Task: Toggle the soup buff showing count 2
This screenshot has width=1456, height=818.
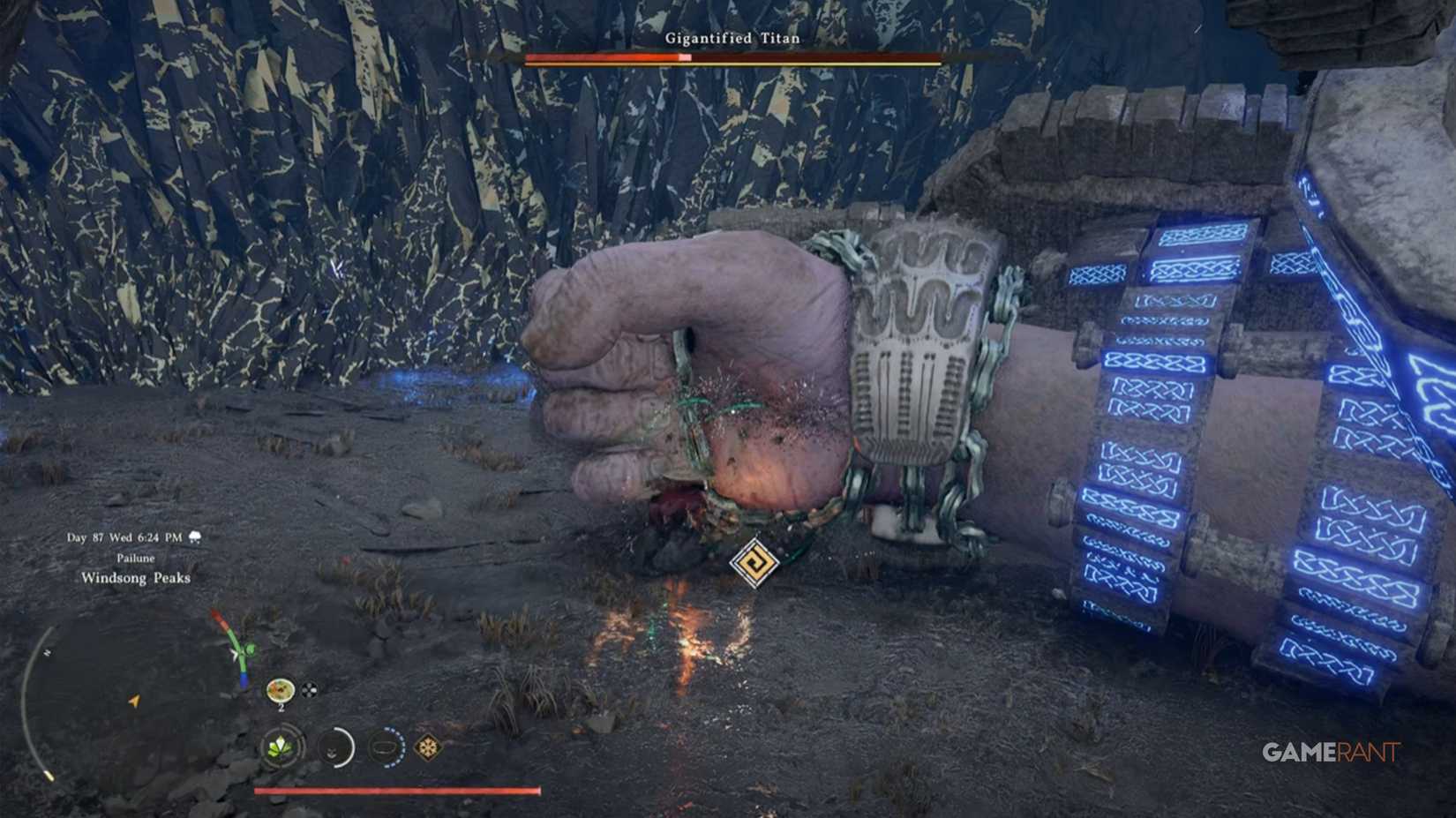Action: [x=281, y=689]
